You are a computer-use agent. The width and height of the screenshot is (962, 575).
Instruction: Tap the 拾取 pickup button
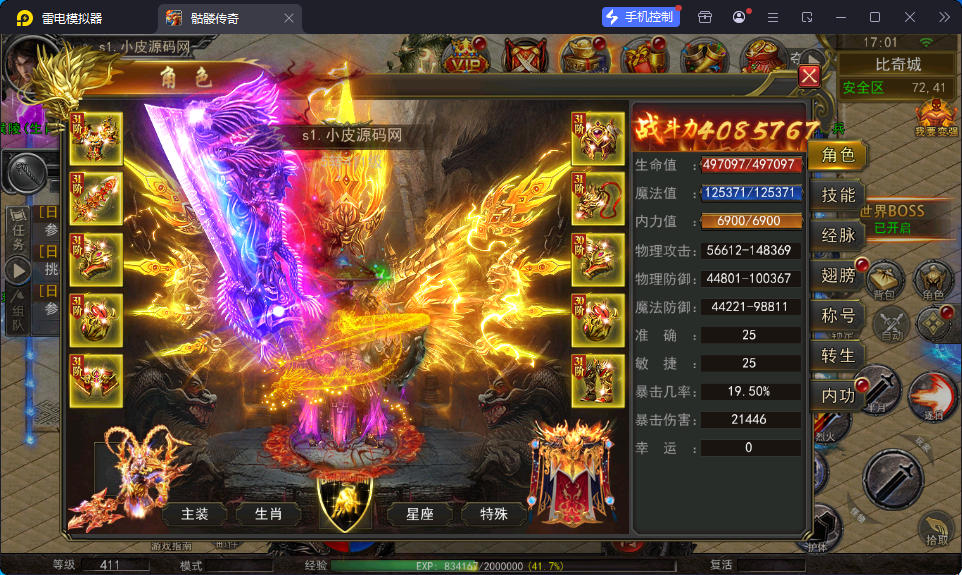pyautogui.click(x=936, y=529)
